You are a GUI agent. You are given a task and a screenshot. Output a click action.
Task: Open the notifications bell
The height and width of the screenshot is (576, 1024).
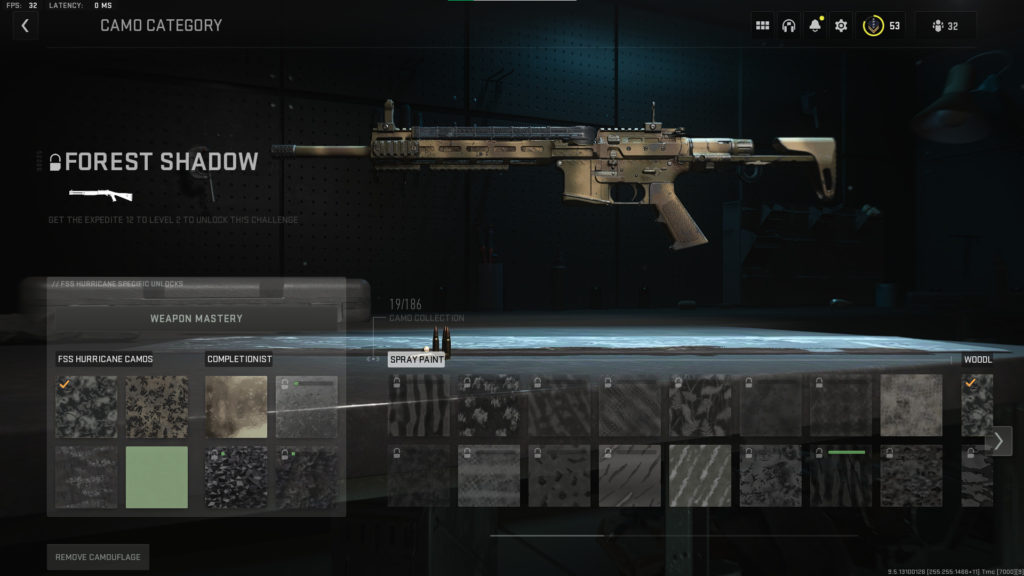pos(815,26)
